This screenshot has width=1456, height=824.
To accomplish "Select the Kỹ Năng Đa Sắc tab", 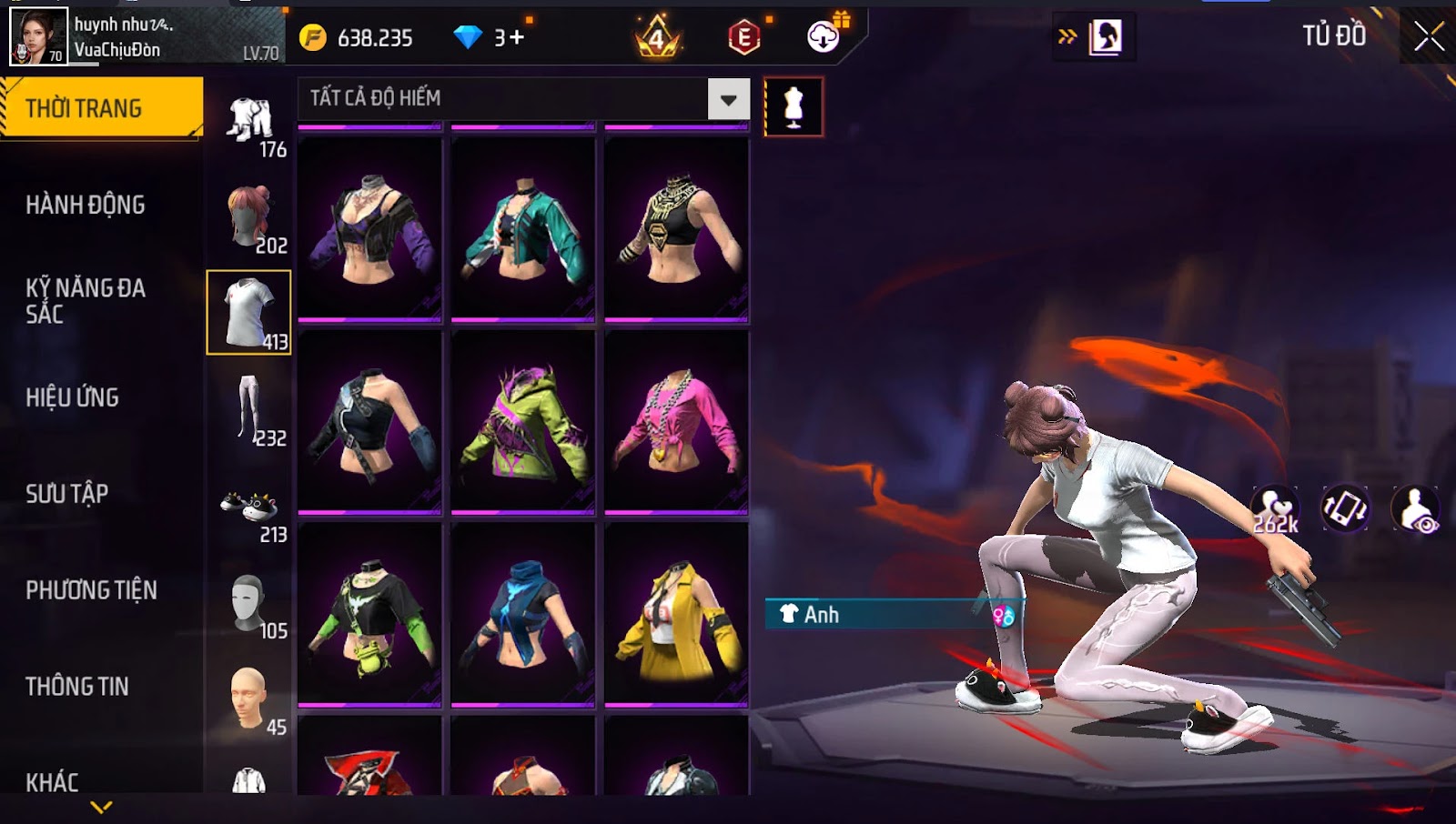I will coord(86,301).
